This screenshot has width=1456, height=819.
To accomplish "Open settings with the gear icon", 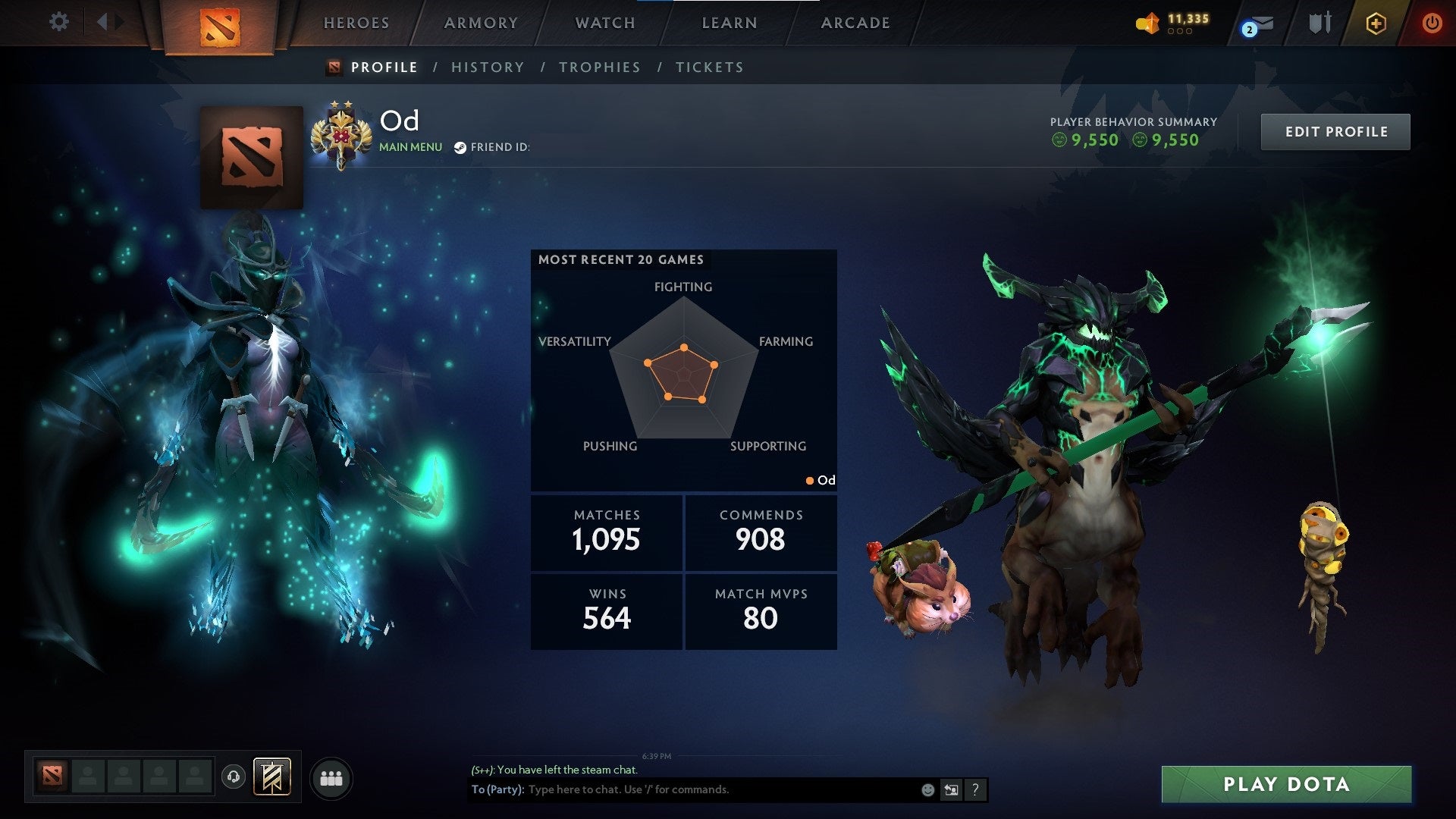I will click(59, 22).
